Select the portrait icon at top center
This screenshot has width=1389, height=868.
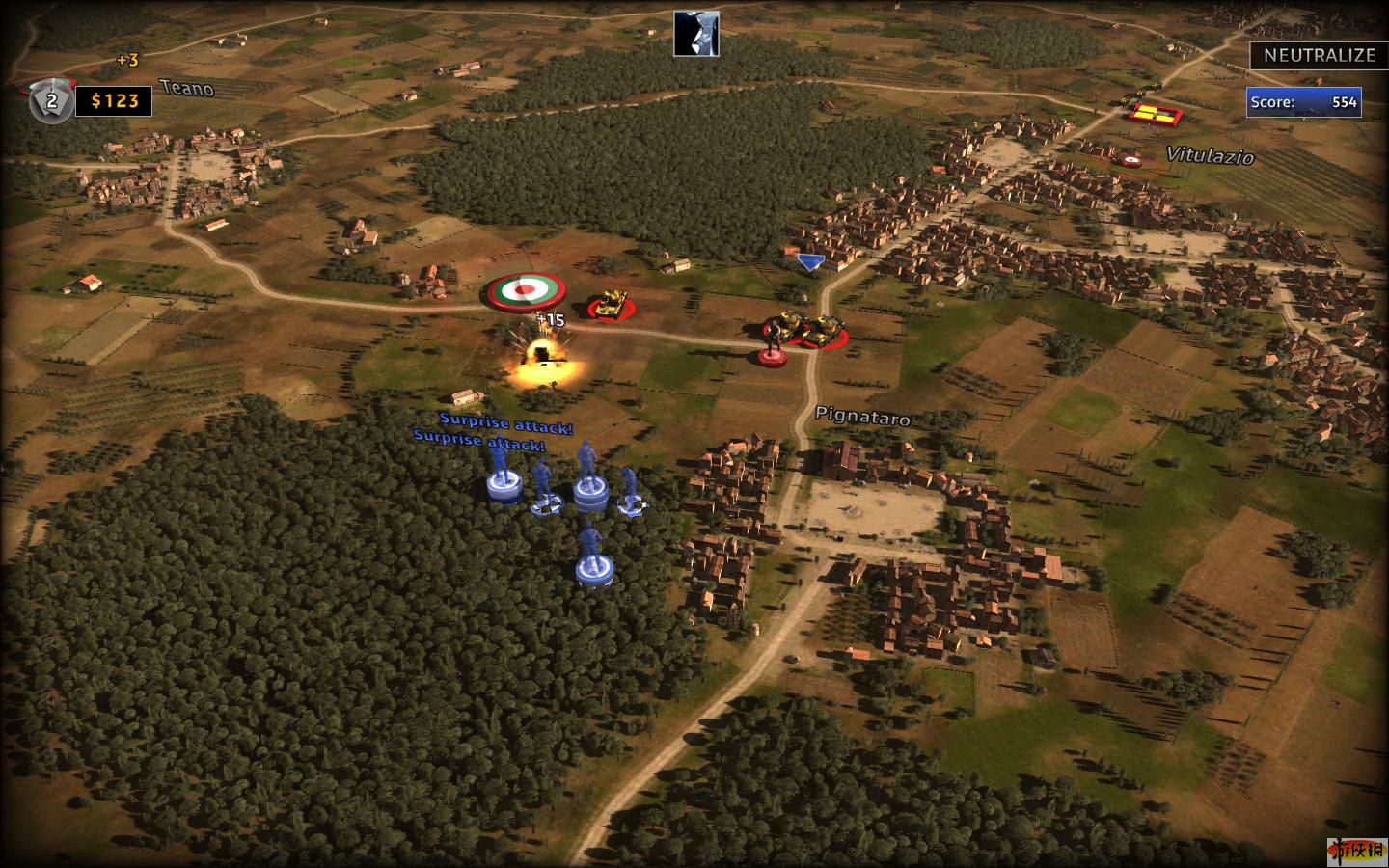pos(695,34)
